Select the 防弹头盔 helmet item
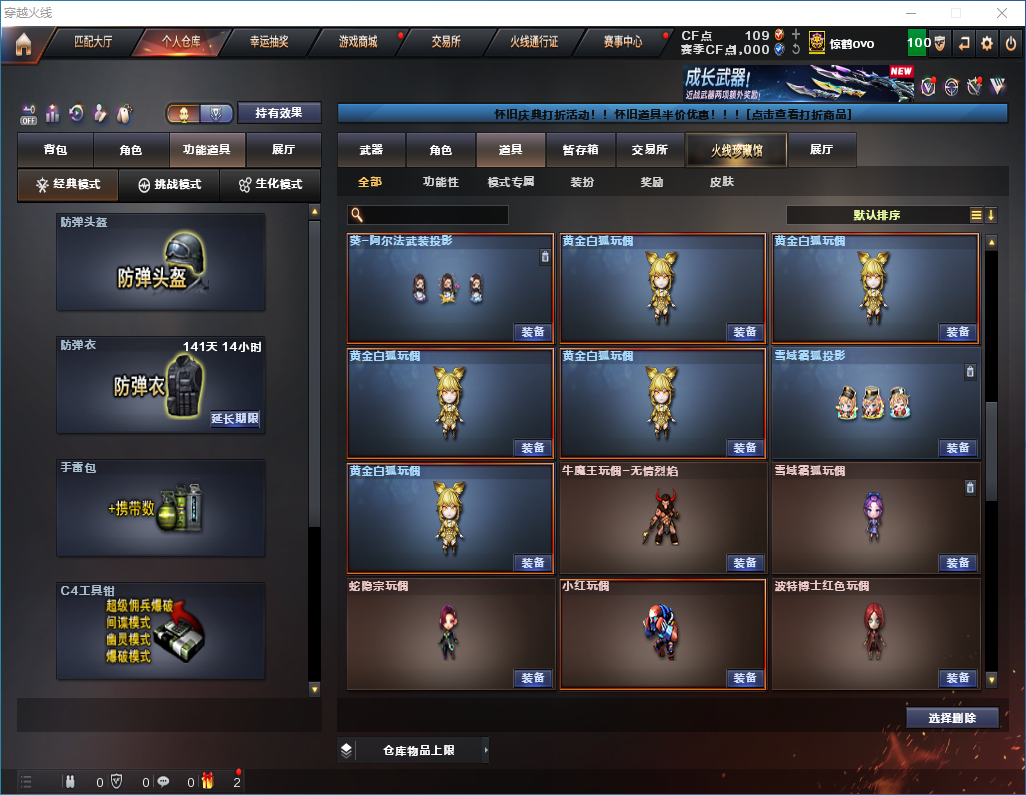This screenshot has width=1026, height=795. 161,262
